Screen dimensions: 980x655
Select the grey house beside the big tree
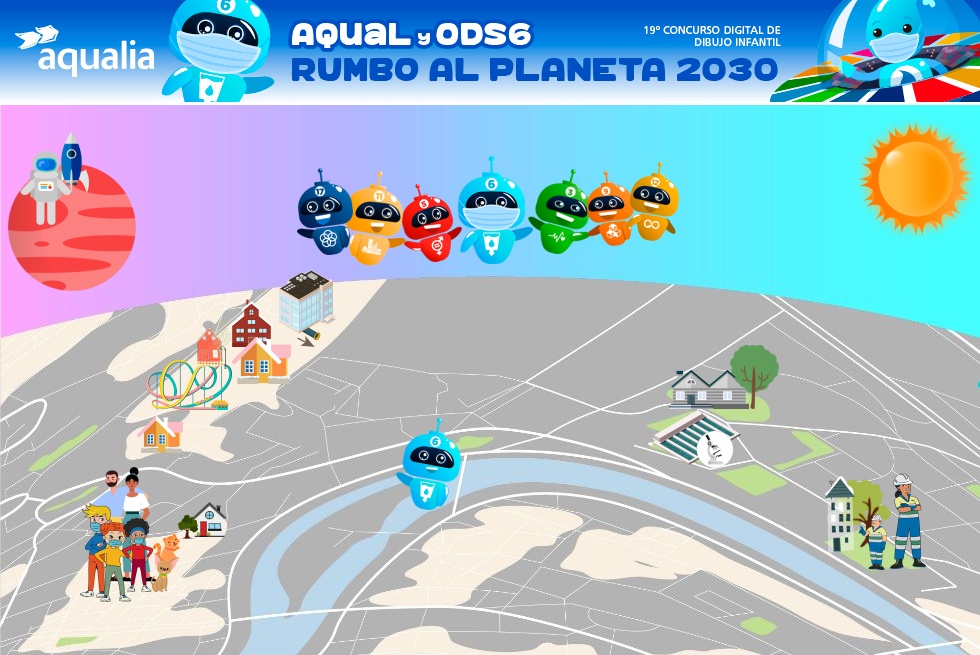point(707,389)
